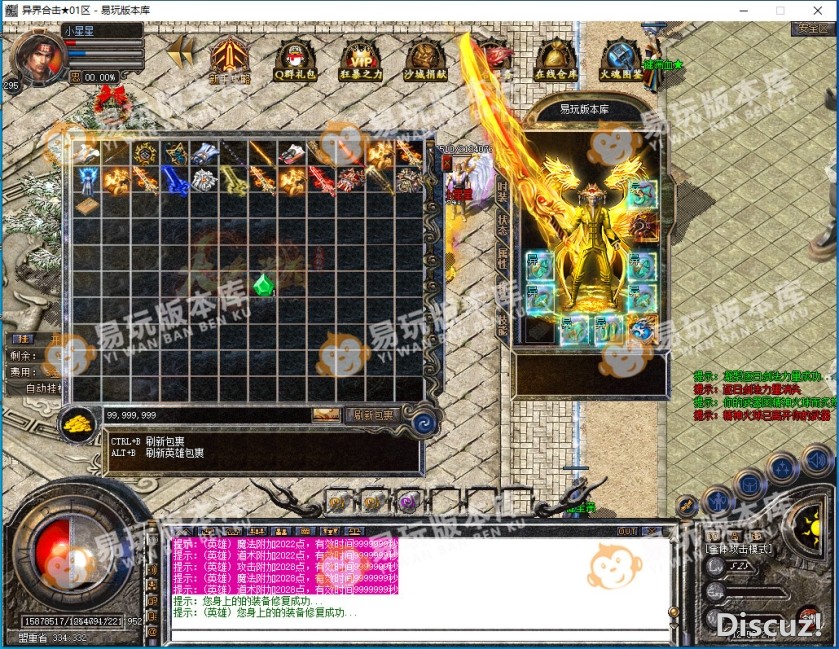The image size is (839, 649).
Task: Click the player portrait avatar
Action: 34,58
